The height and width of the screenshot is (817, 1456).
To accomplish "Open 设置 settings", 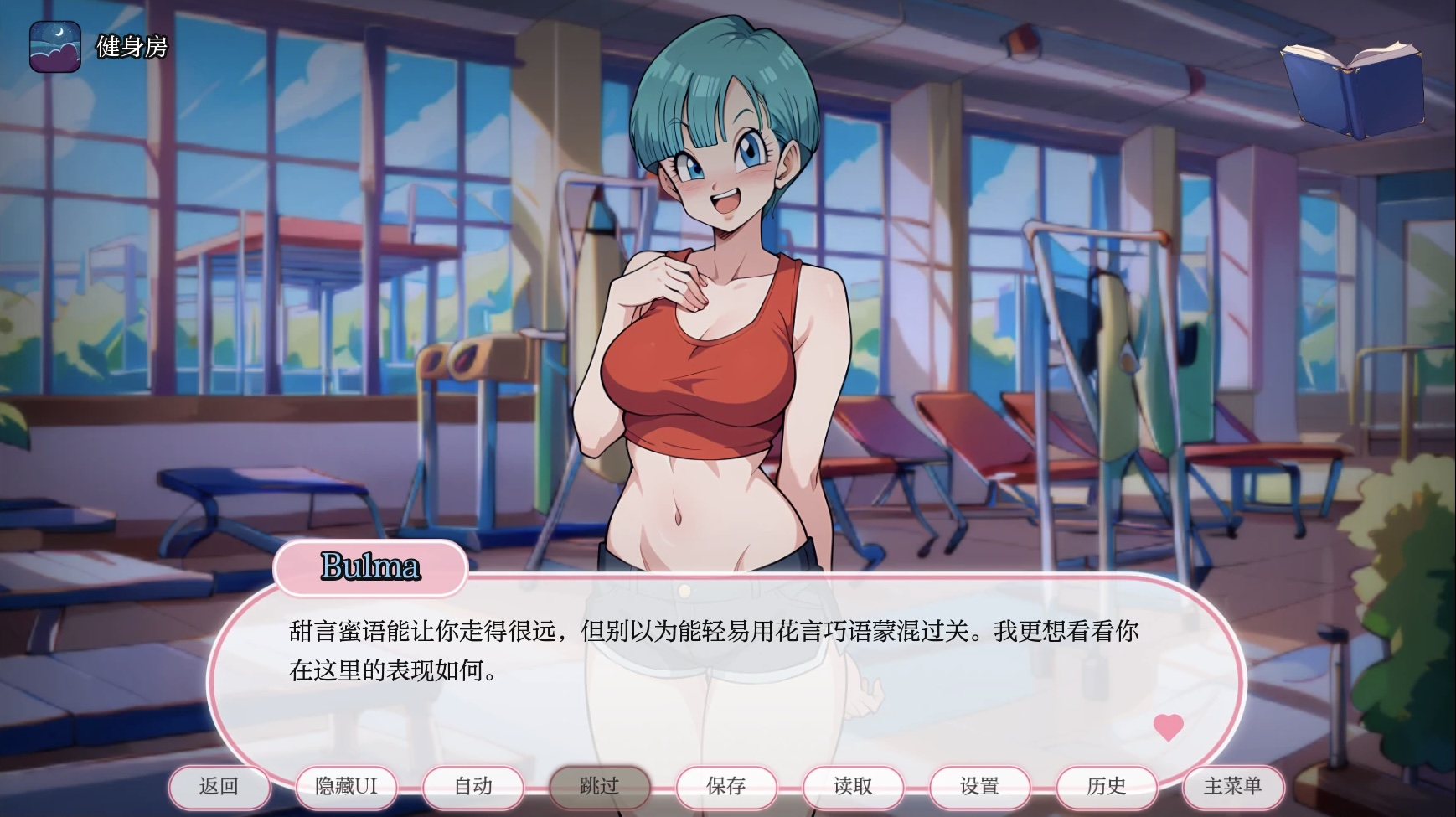I will coord(979,786).
